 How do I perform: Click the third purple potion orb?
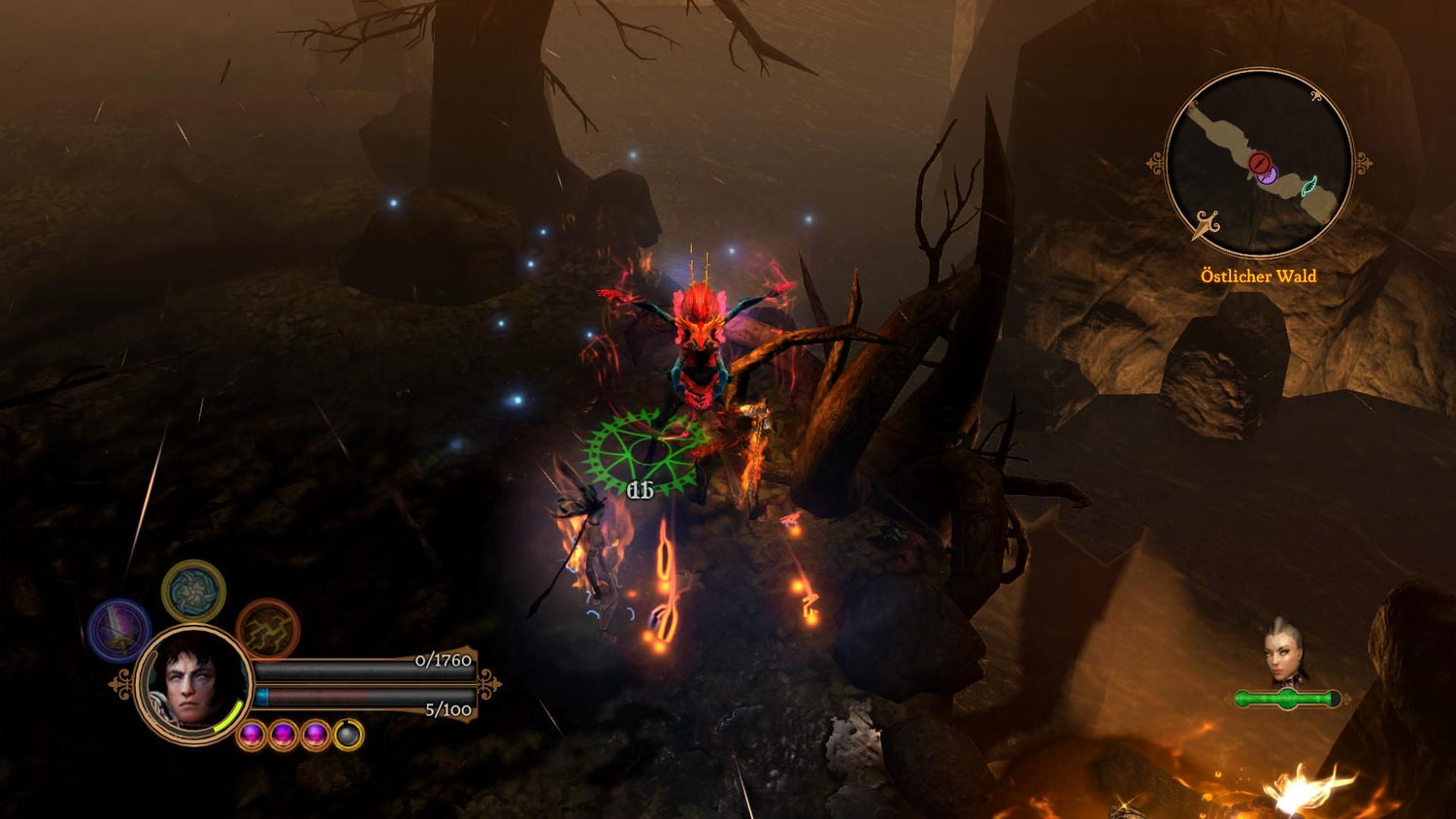(314, 734)
